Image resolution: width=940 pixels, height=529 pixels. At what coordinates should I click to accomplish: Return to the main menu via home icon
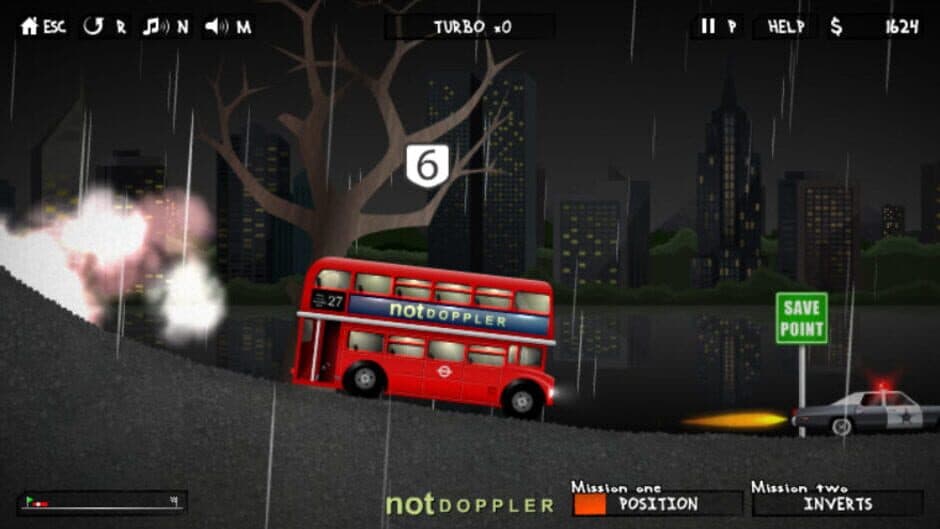pos(30,27)
